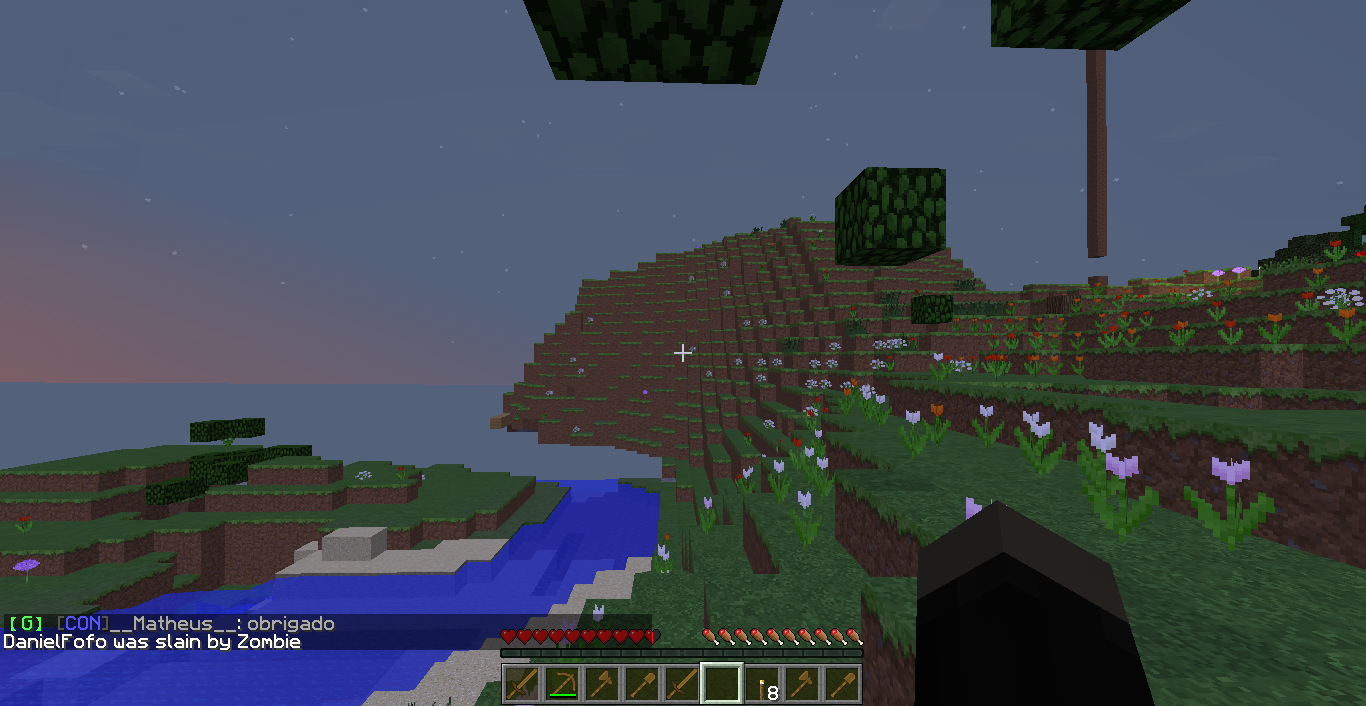This screenshot has height=706, width=1366.
Task: Pick the wooden sword beside the empty slot
Action: point(681,684)
